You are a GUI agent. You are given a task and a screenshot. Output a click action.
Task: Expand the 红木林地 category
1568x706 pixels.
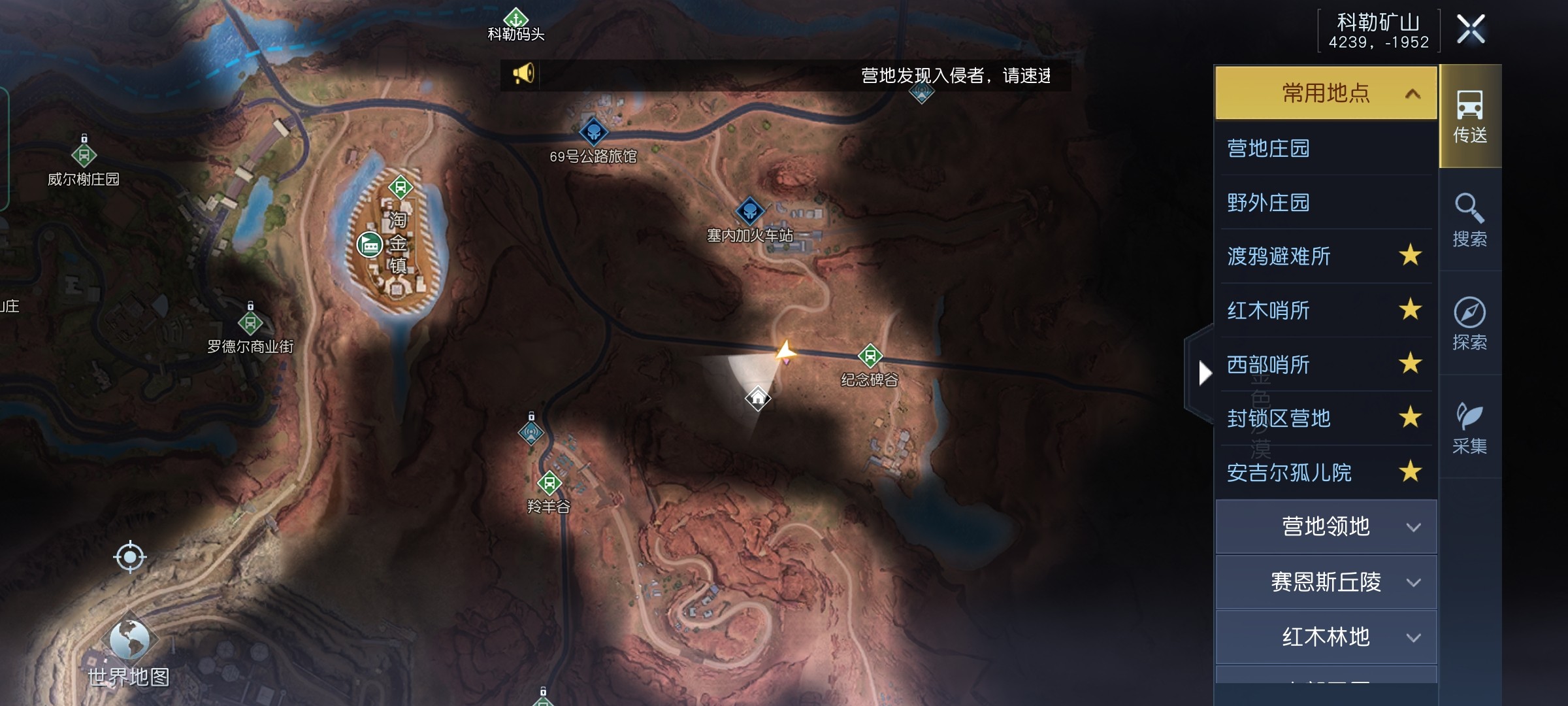coord(1326,637)
